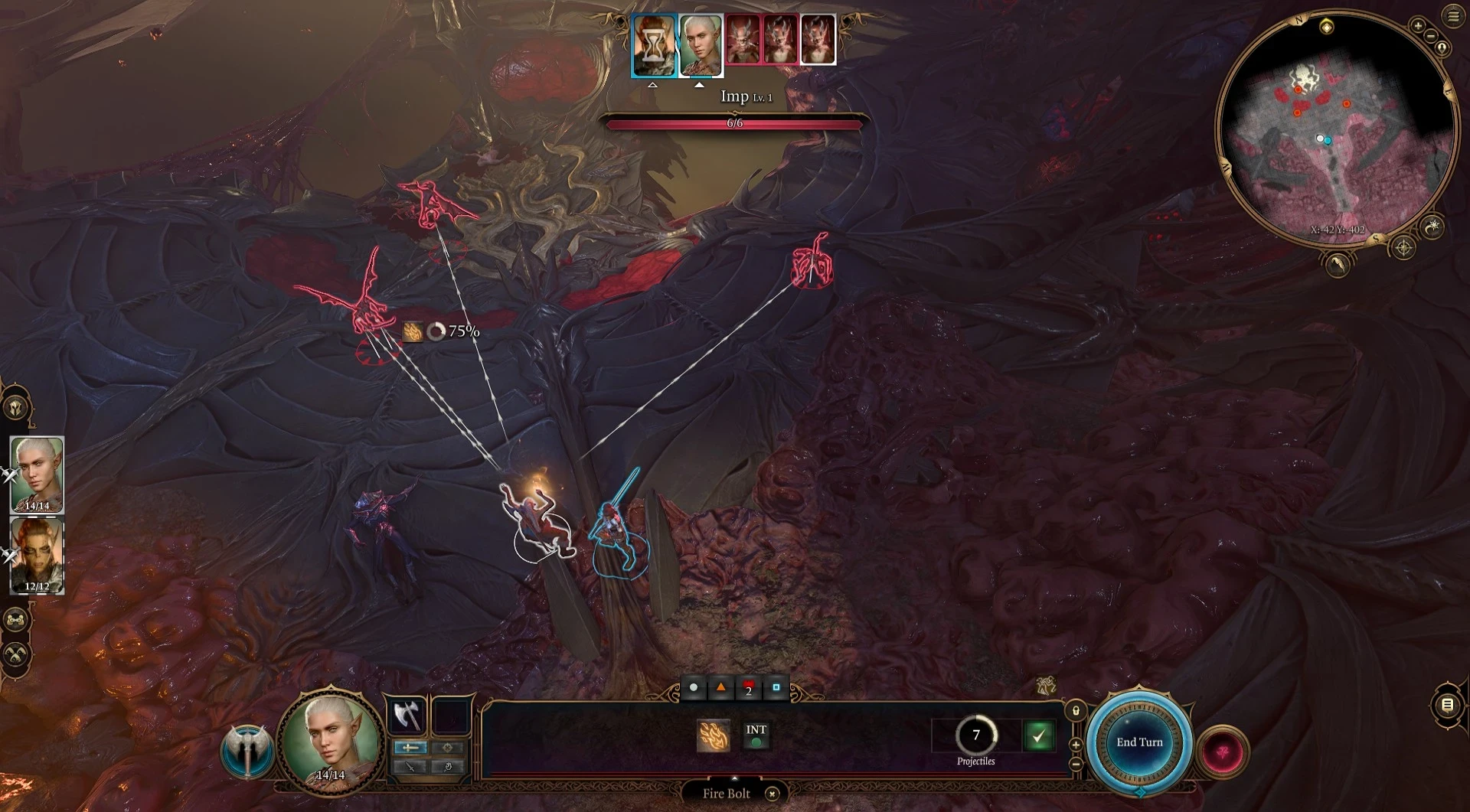
Task: Zoom out on the minimap
Action: tap(1430, 37)
